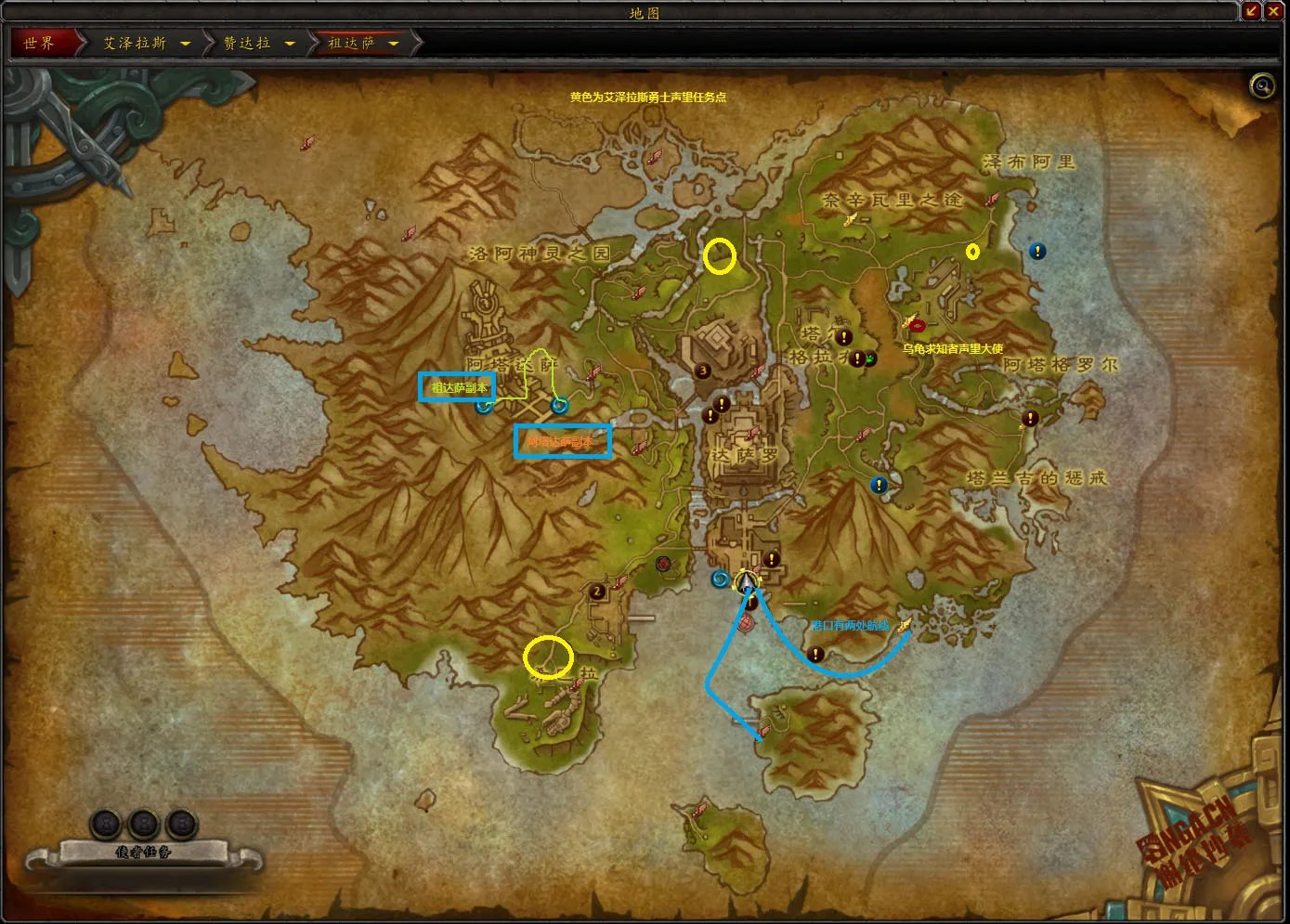The width and height of the screenshot is (1290, 924).
Task: Click the blue swirl portal left of the player arrow
Action: click(720, 579)
